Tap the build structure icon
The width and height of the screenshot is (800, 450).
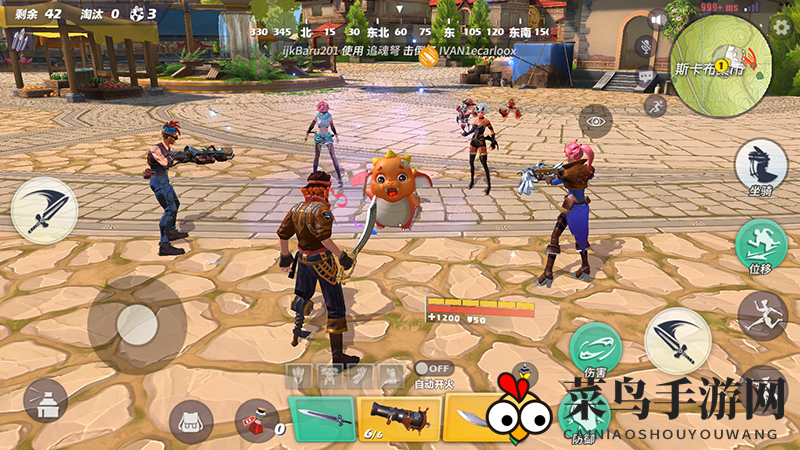click(45, 400)
